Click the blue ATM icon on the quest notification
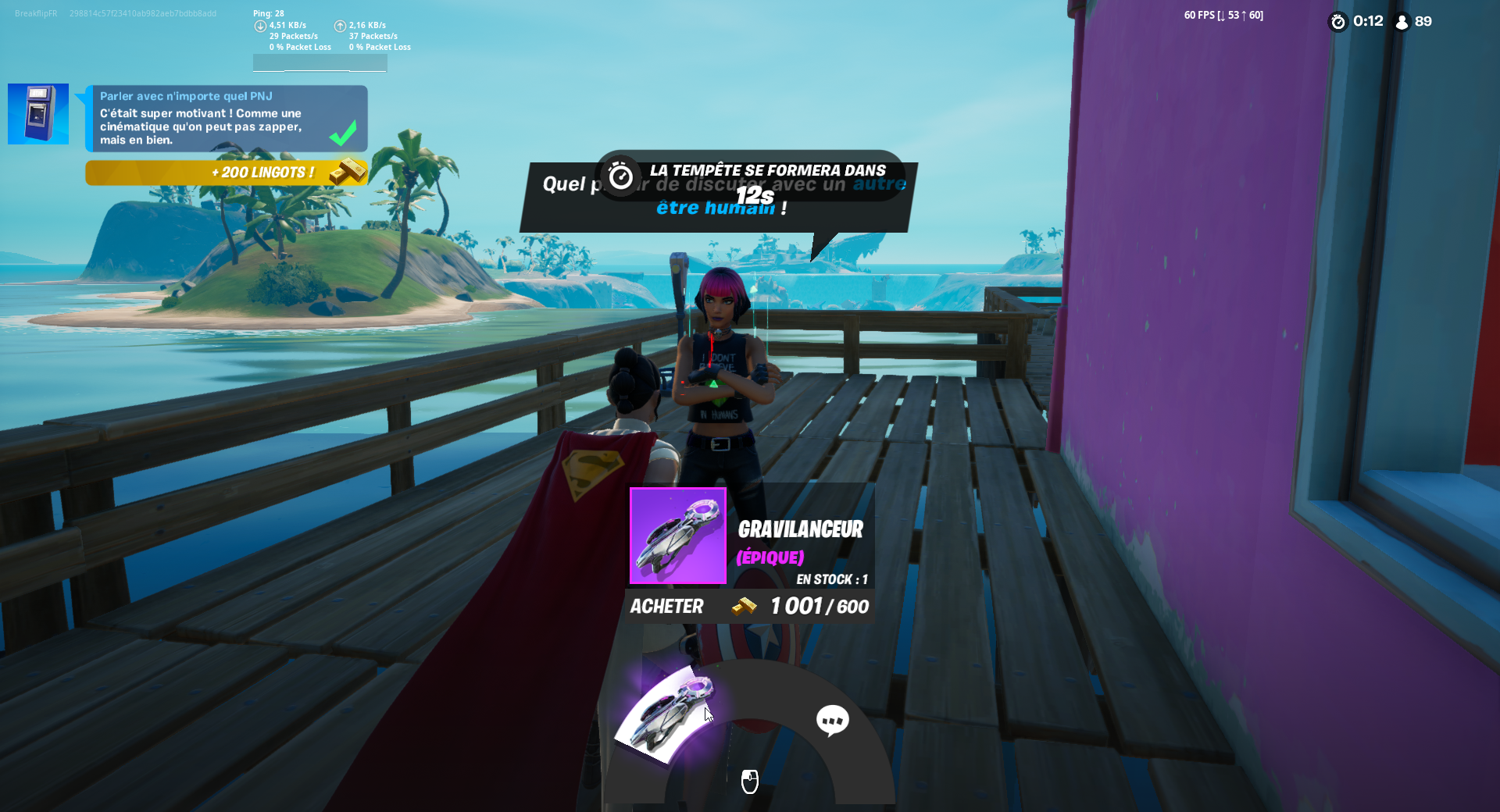The width and height of the screenshot is (1500, 812). [37, 114]
